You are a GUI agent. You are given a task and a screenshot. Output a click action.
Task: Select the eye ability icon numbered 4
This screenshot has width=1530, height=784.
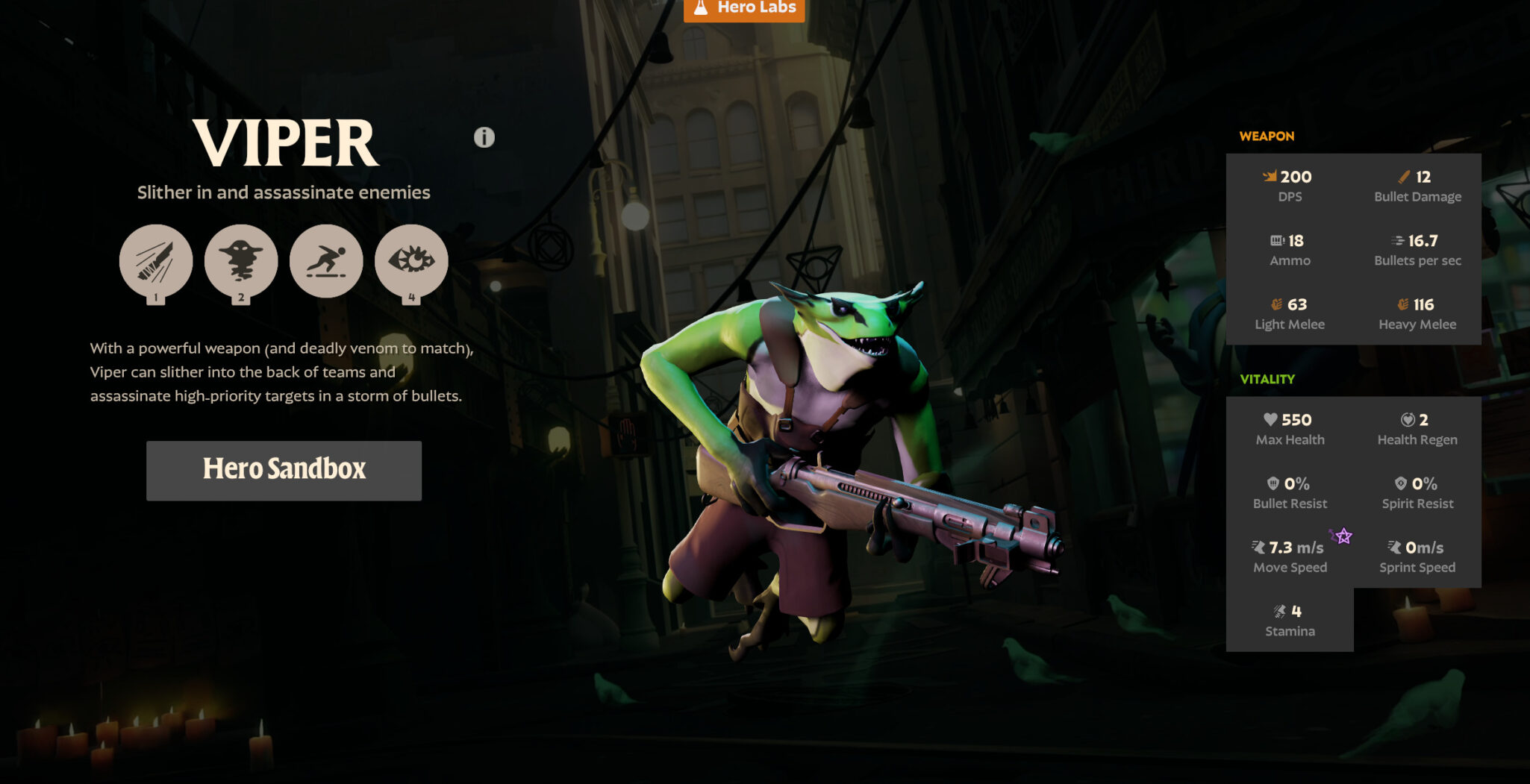[x=411, y=261]
